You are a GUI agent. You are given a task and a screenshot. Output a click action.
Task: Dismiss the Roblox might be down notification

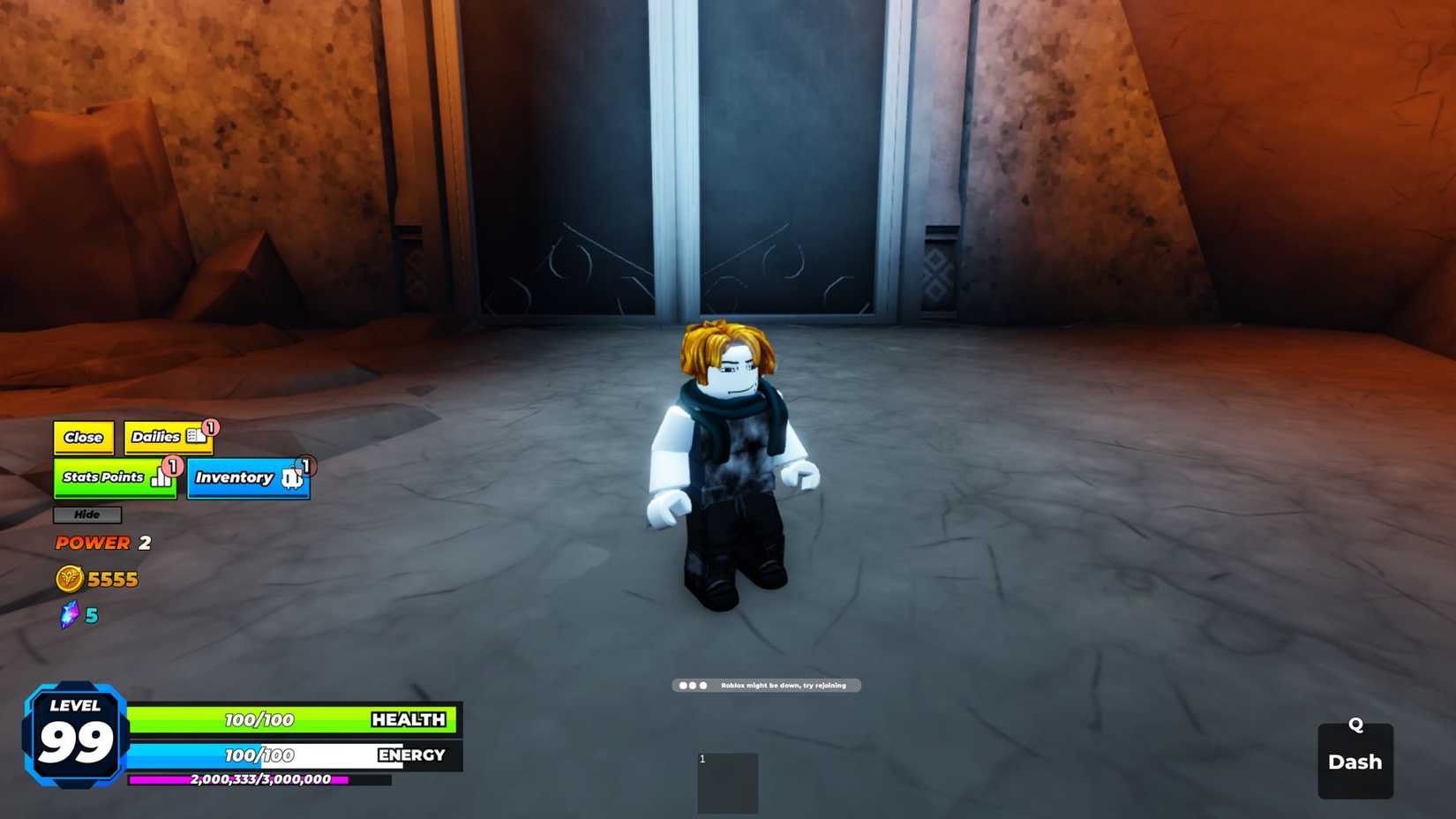click(x=766, y=685)
